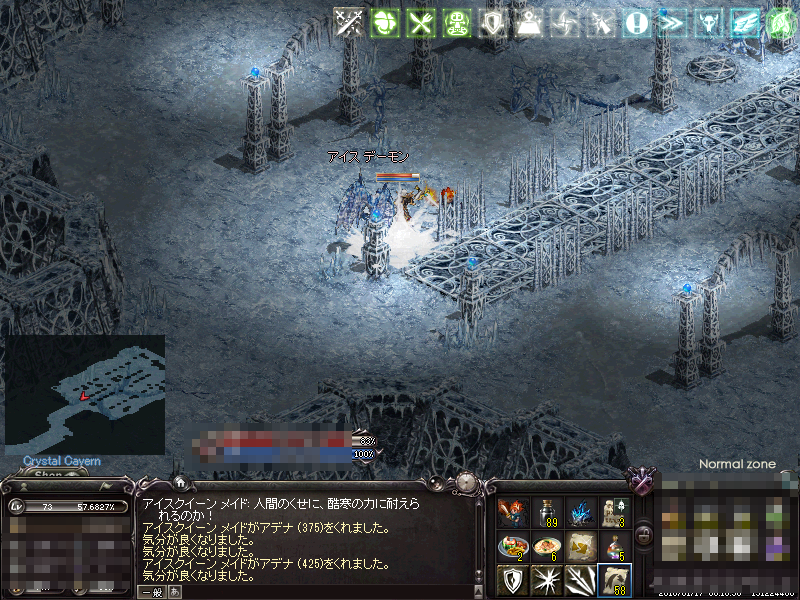Use the scroll with 58 count
The width and height of the screenshot is (800, 600).
(x=614, y=581)
